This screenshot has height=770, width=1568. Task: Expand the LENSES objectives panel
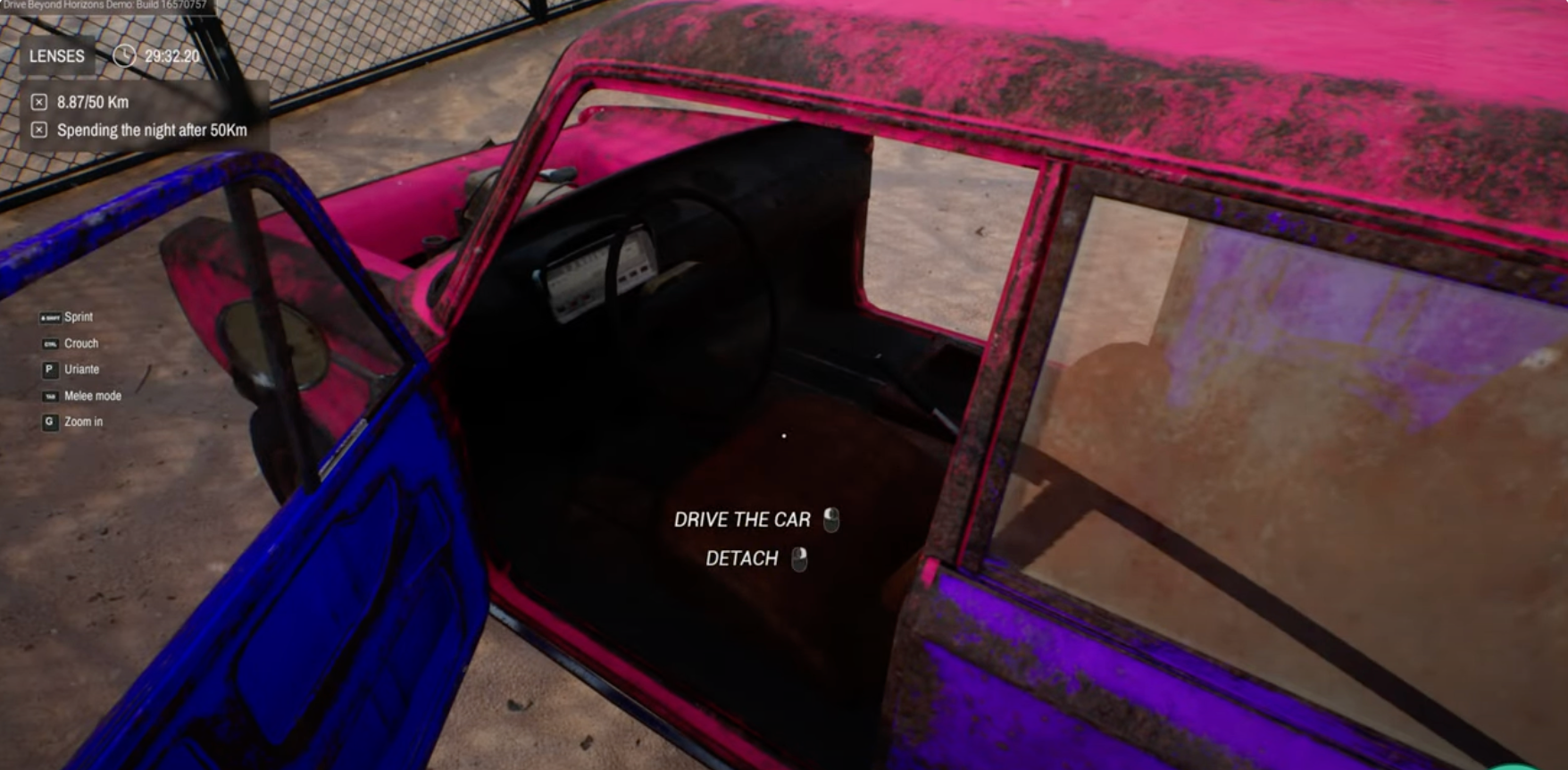point(55,56)
